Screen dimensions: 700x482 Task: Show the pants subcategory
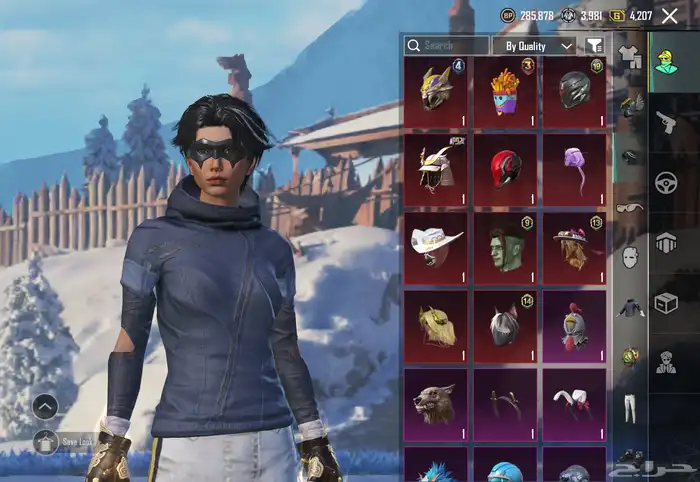pos(629,407)
